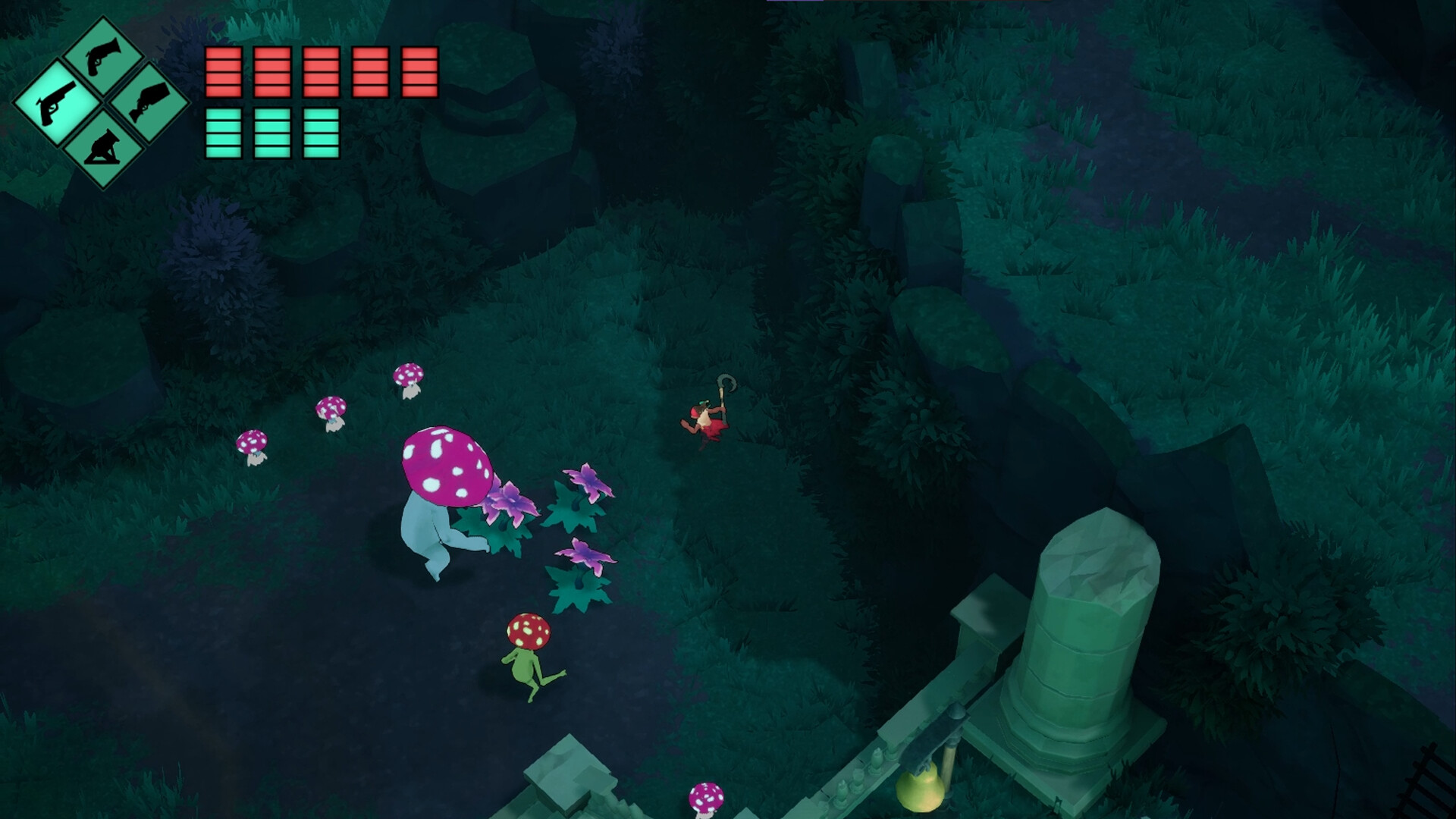Viewport: 1456px width, 819px height.
Task: Toggle the third green ammo block
Action: click(321, 133)
